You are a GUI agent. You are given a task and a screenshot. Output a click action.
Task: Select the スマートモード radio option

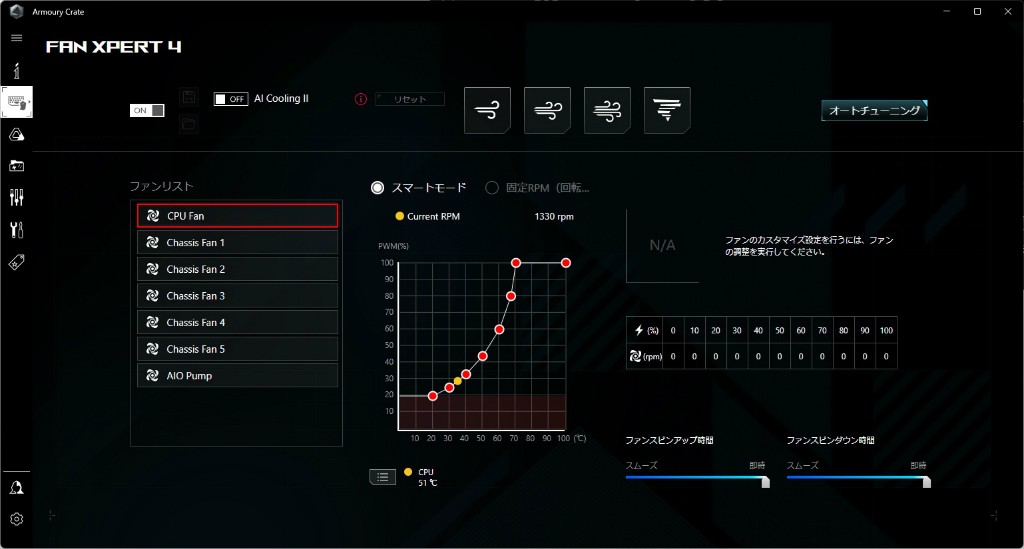[x=378, y=187]
